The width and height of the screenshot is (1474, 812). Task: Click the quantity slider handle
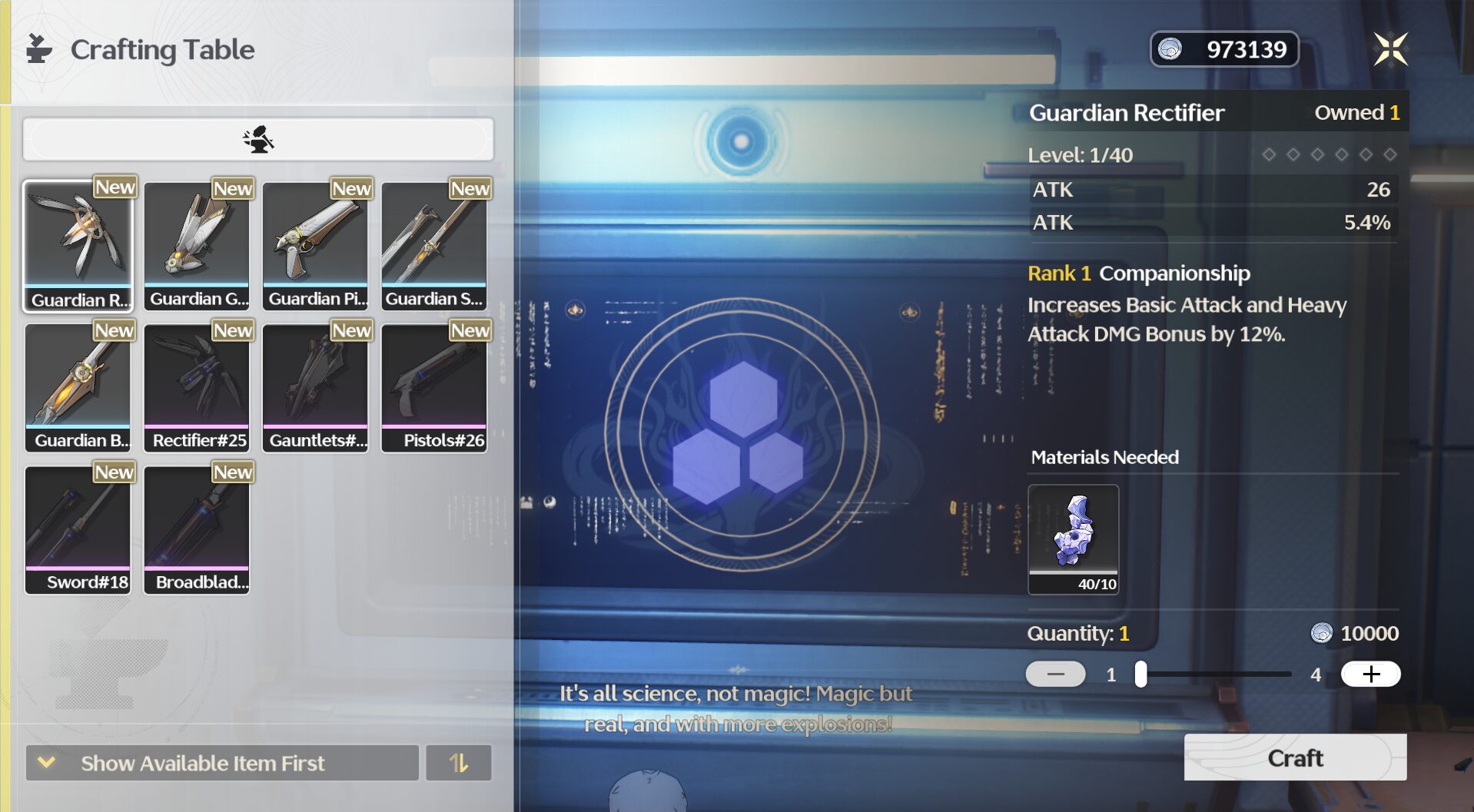coord(1141,674)
